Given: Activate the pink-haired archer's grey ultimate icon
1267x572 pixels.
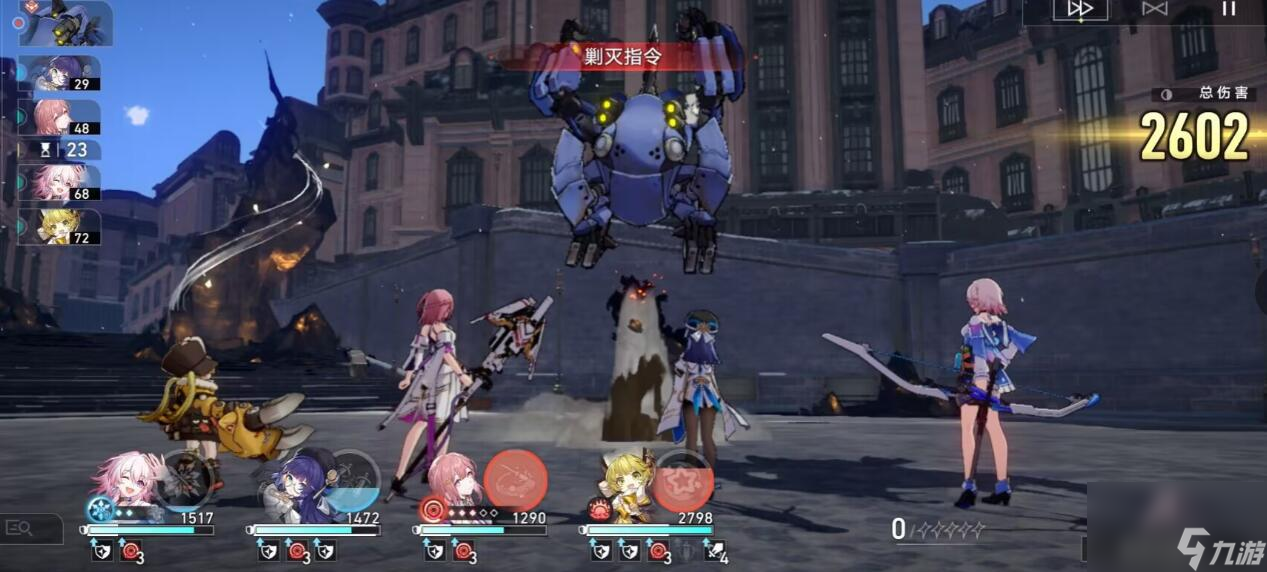Looking at the screenshot, I should pyautogui.click(x=183, y=480).
